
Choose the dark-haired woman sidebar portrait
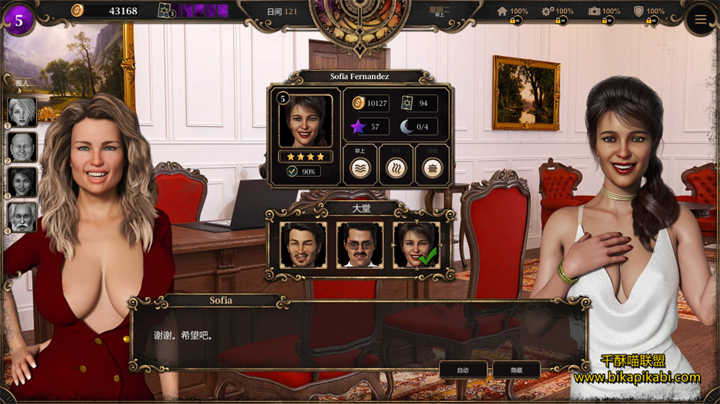pos(22,182)
